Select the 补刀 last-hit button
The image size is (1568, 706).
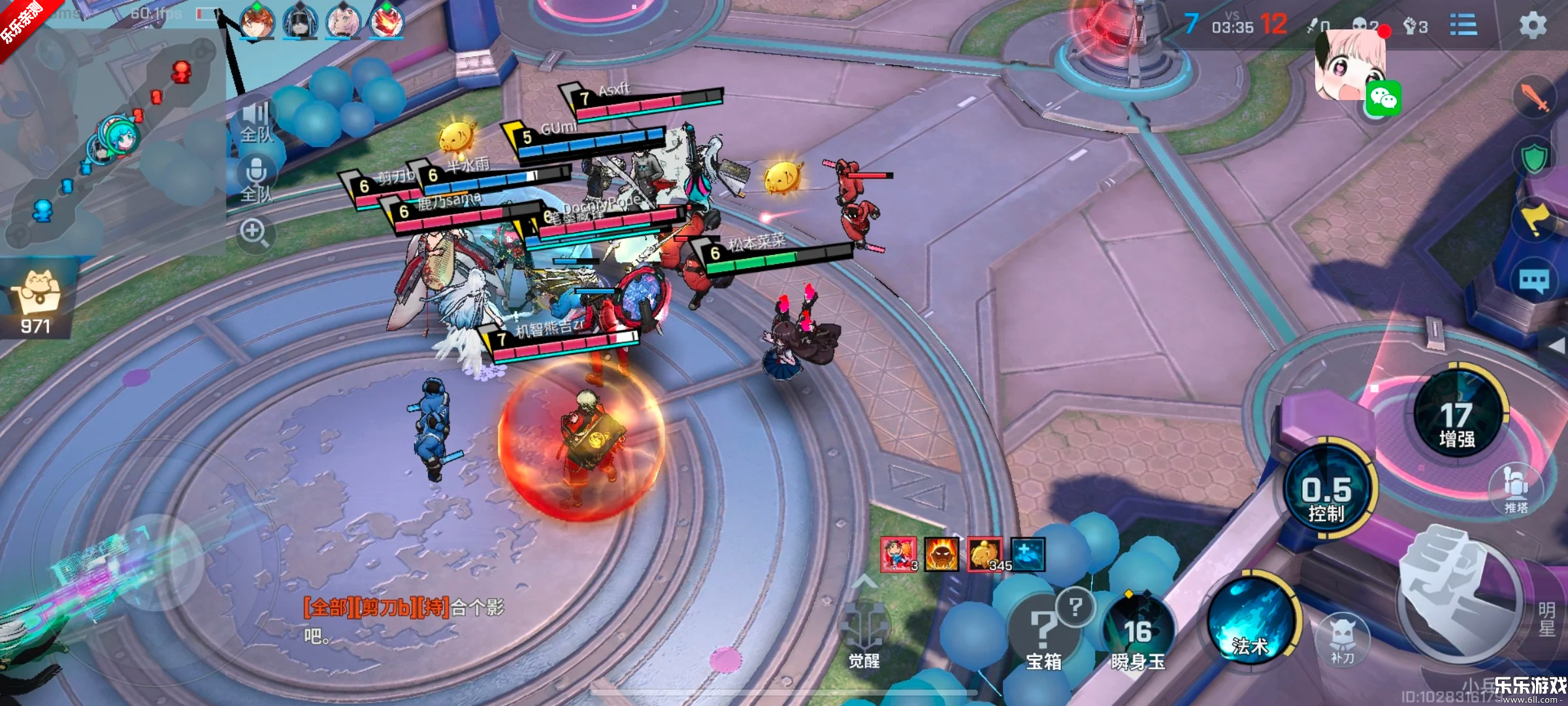point(1342,641)
